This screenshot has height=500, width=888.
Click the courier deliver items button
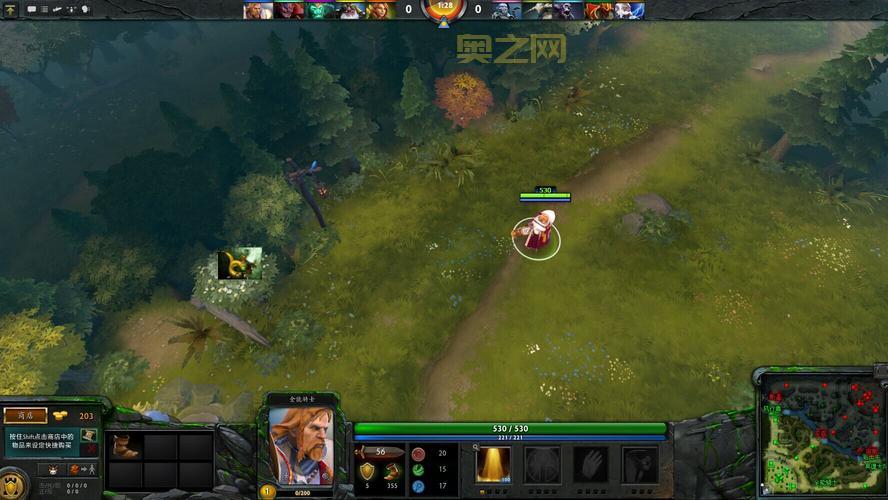(x=87, y=468)
